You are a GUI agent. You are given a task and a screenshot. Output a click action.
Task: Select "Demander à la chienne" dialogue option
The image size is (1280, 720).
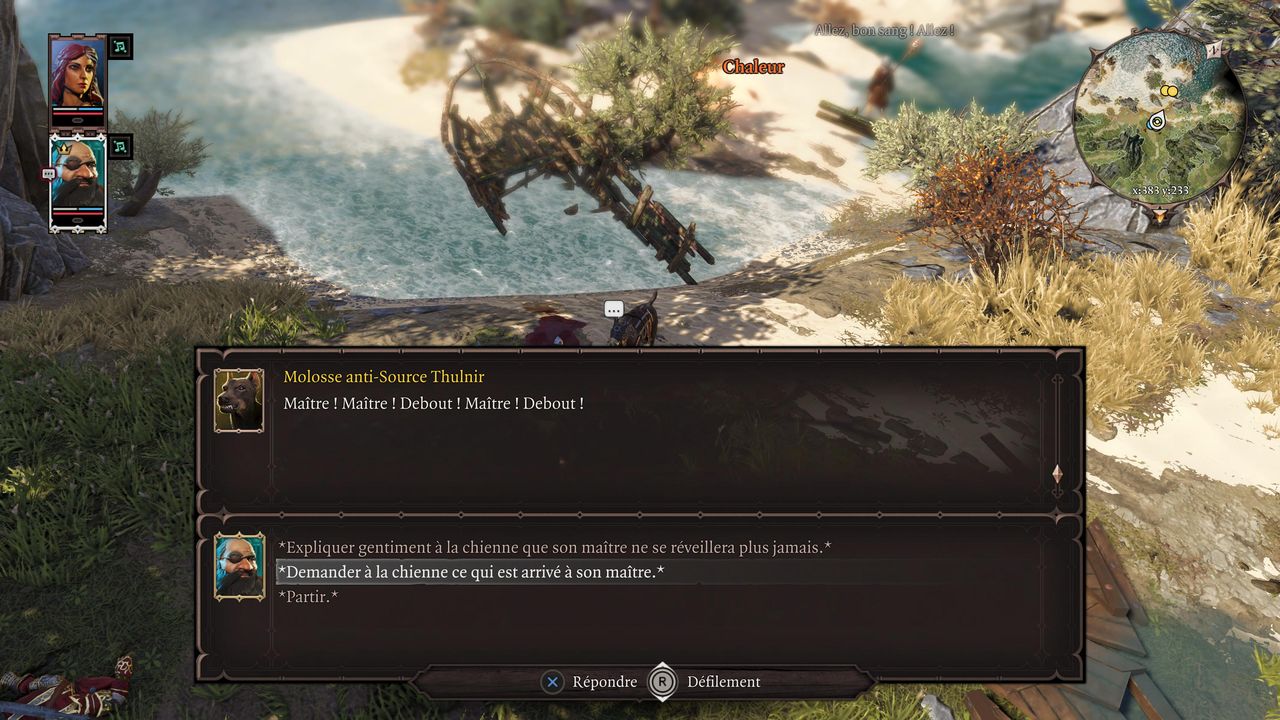[471, 572]
